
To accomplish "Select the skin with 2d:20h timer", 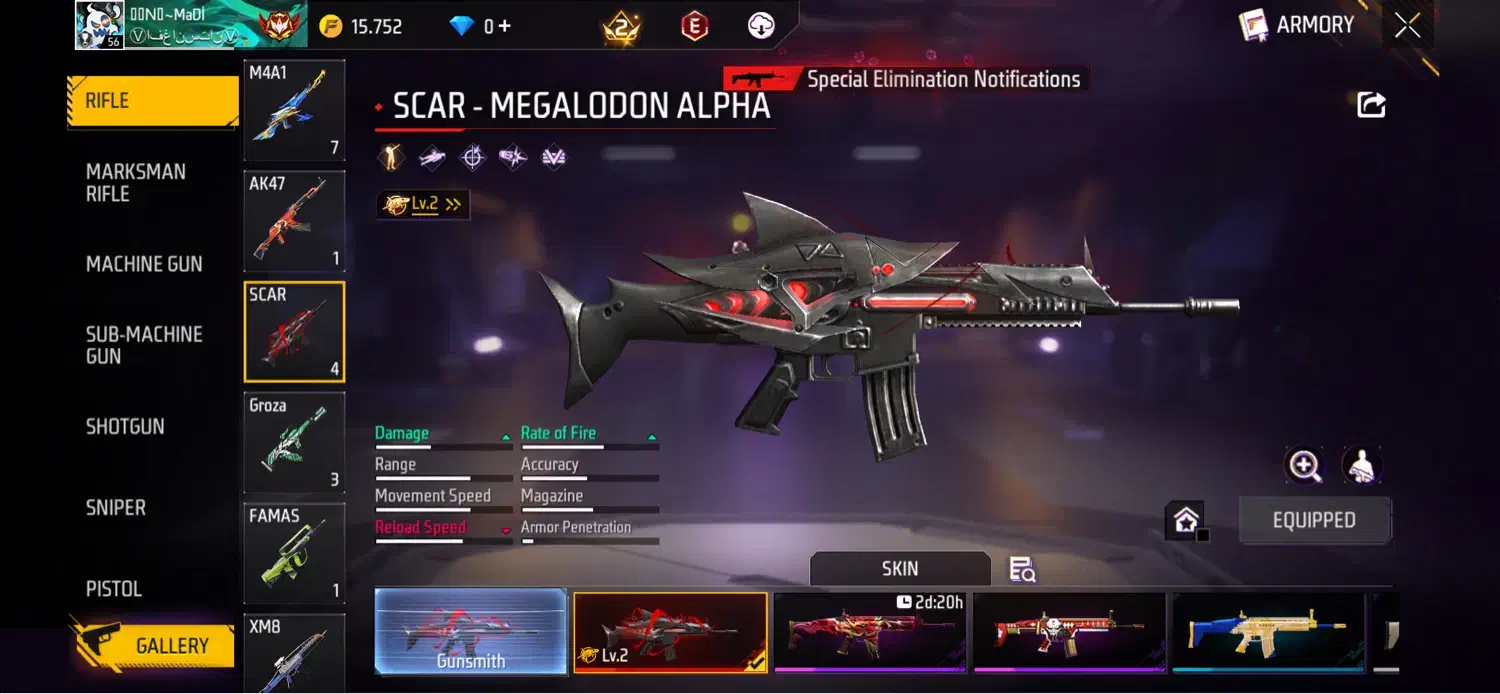I will 869,632.
